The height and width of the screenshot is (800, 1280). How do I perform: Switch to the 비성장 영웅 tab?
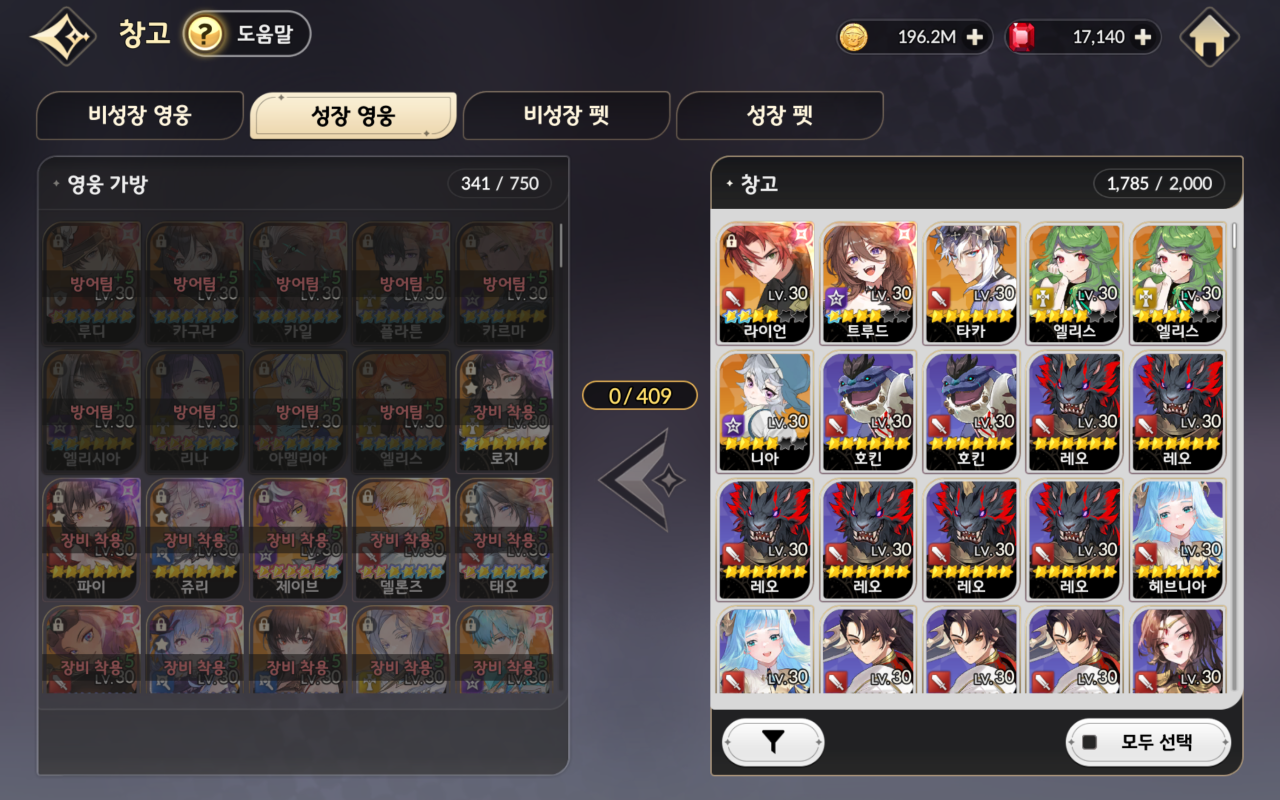click(139, 115)
